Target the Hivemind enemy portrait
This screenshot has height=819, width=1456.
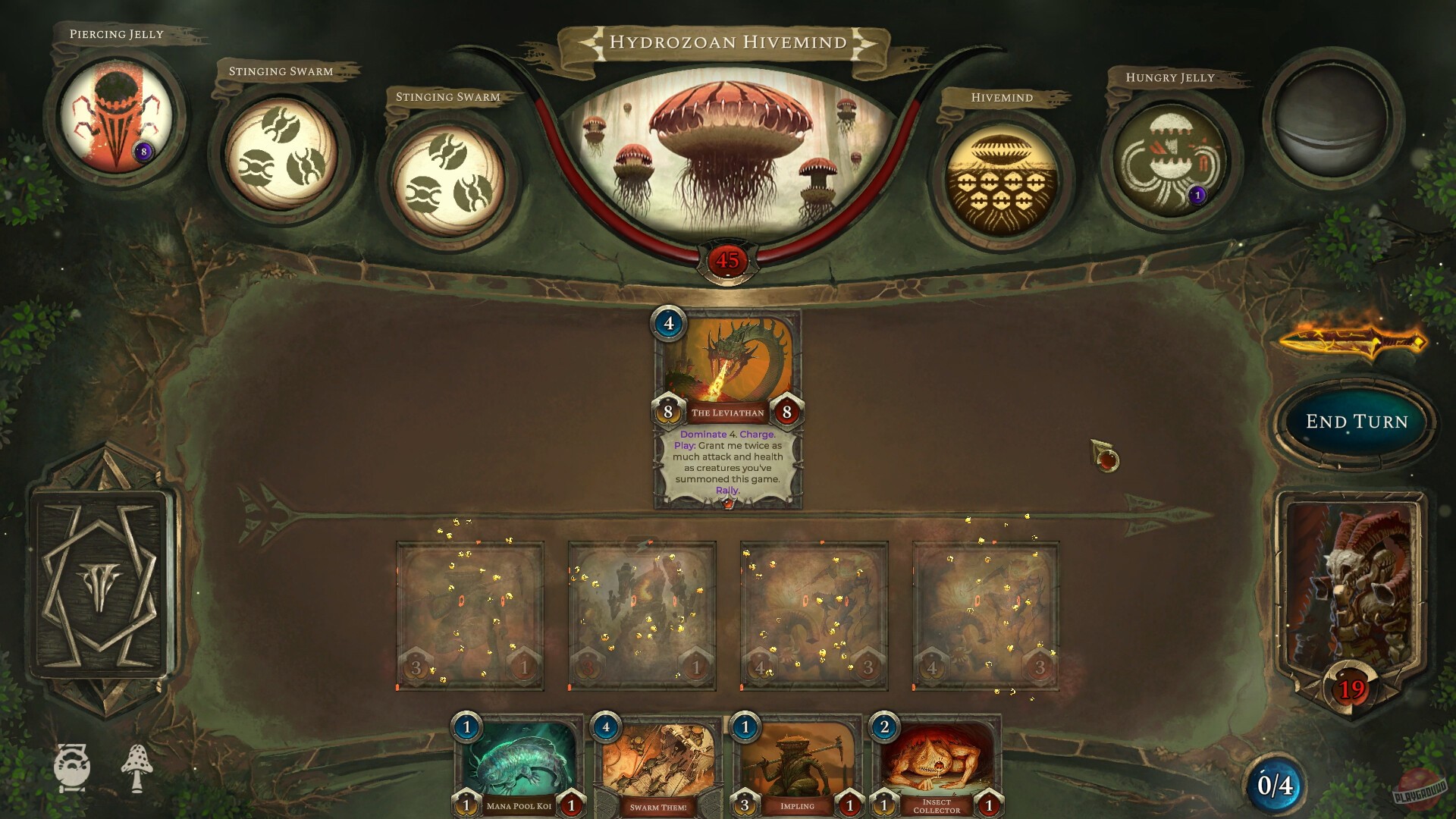1003,171
